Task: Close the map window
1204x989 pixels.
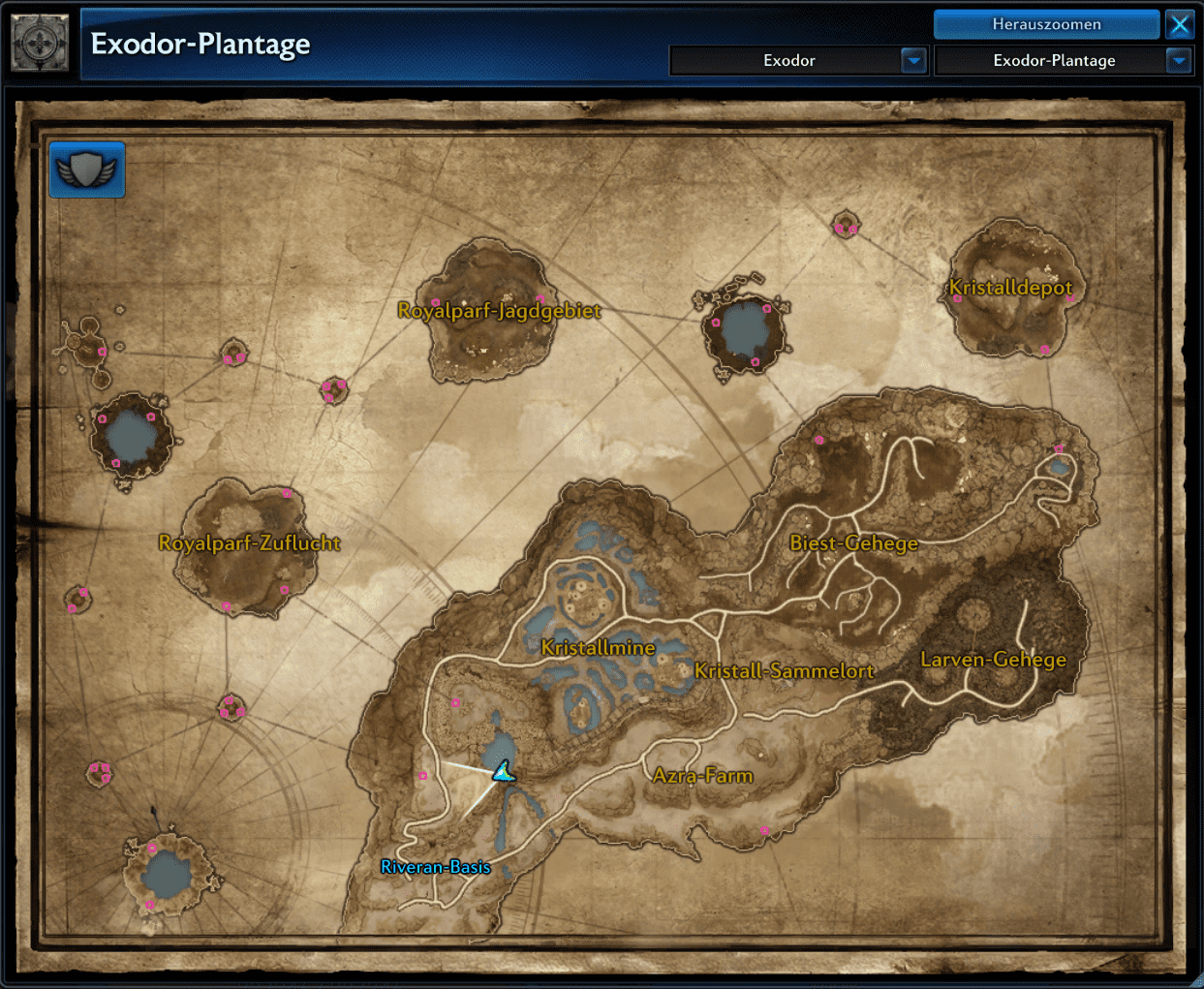Action: (1179, 24)
